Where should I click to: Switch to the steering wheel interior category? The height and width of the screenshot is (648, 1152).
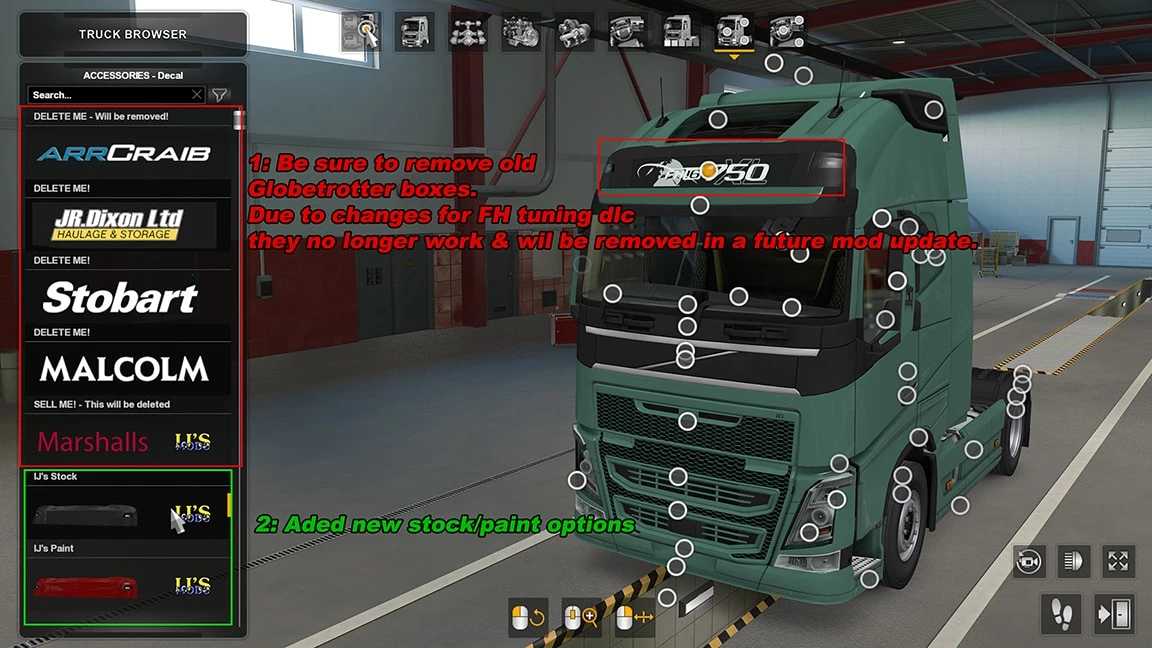point(628,32)
